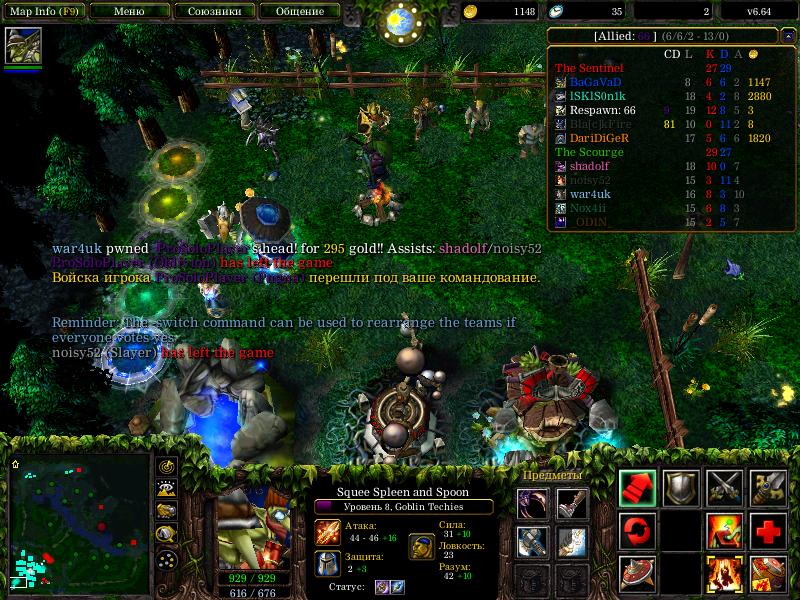Click the shield Hold Position command
Viewport: 800px width, 600px height.
tap(681, 487)
